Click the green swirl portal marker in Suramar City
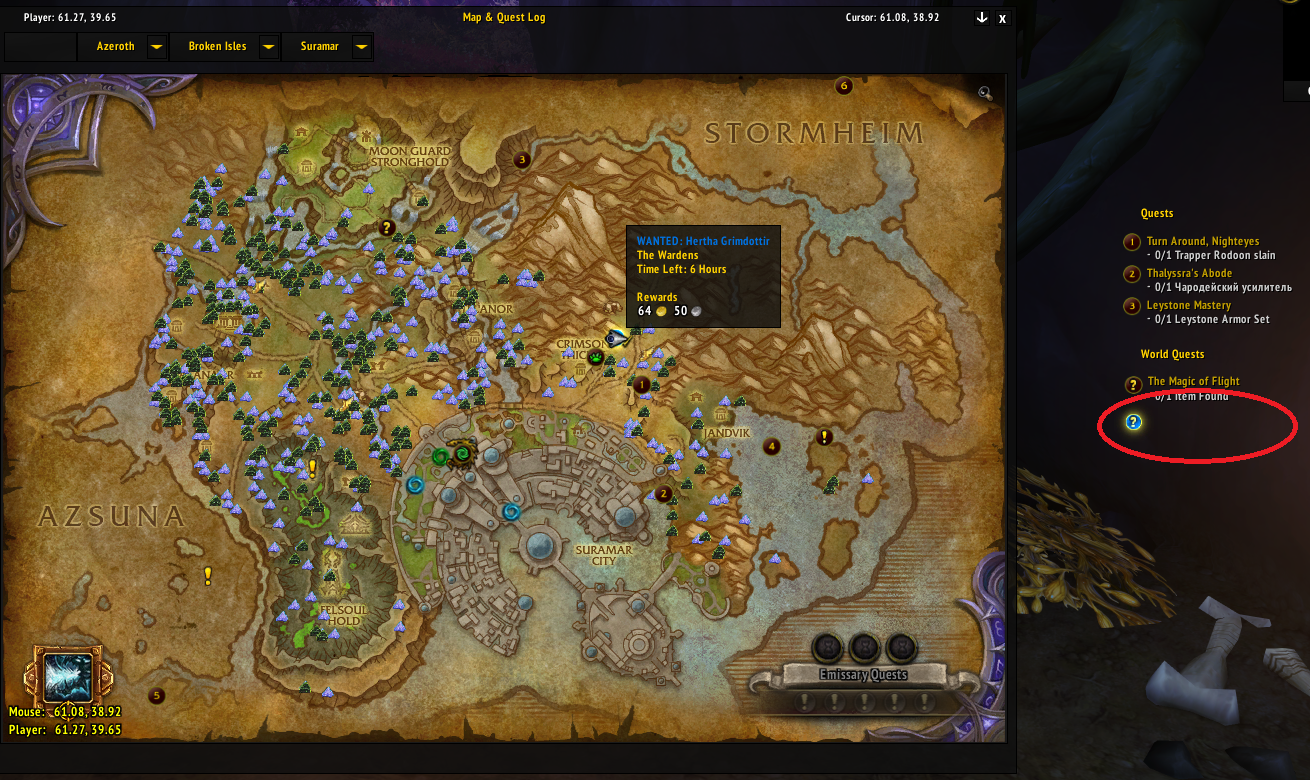The width and height of the screenshot is (1310, 780). click(440, 457)
